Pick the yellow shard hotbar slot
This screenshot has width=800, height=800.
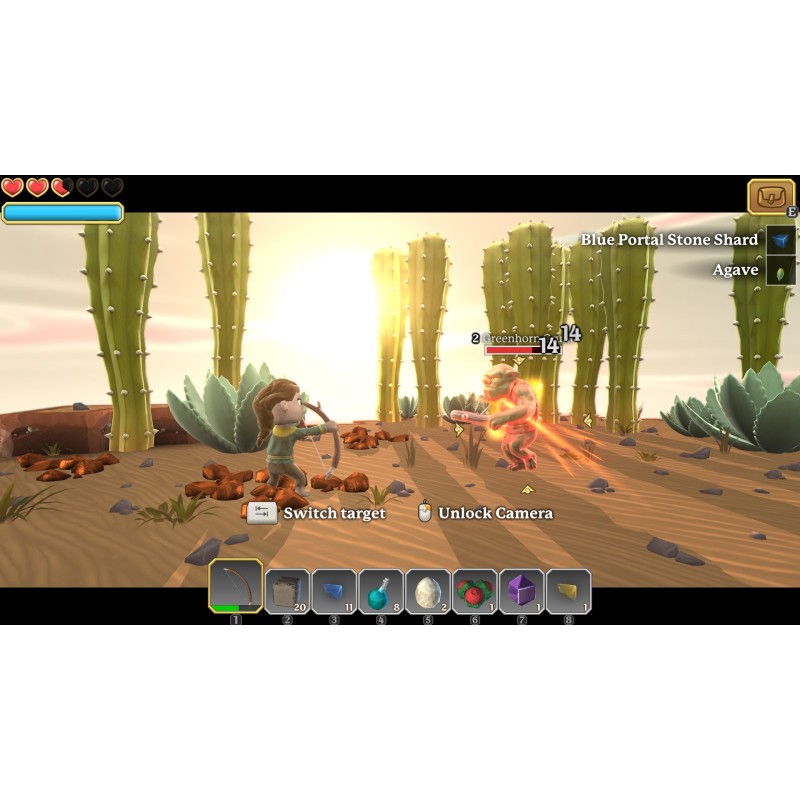pyautogui.click(x=568, y=591)
